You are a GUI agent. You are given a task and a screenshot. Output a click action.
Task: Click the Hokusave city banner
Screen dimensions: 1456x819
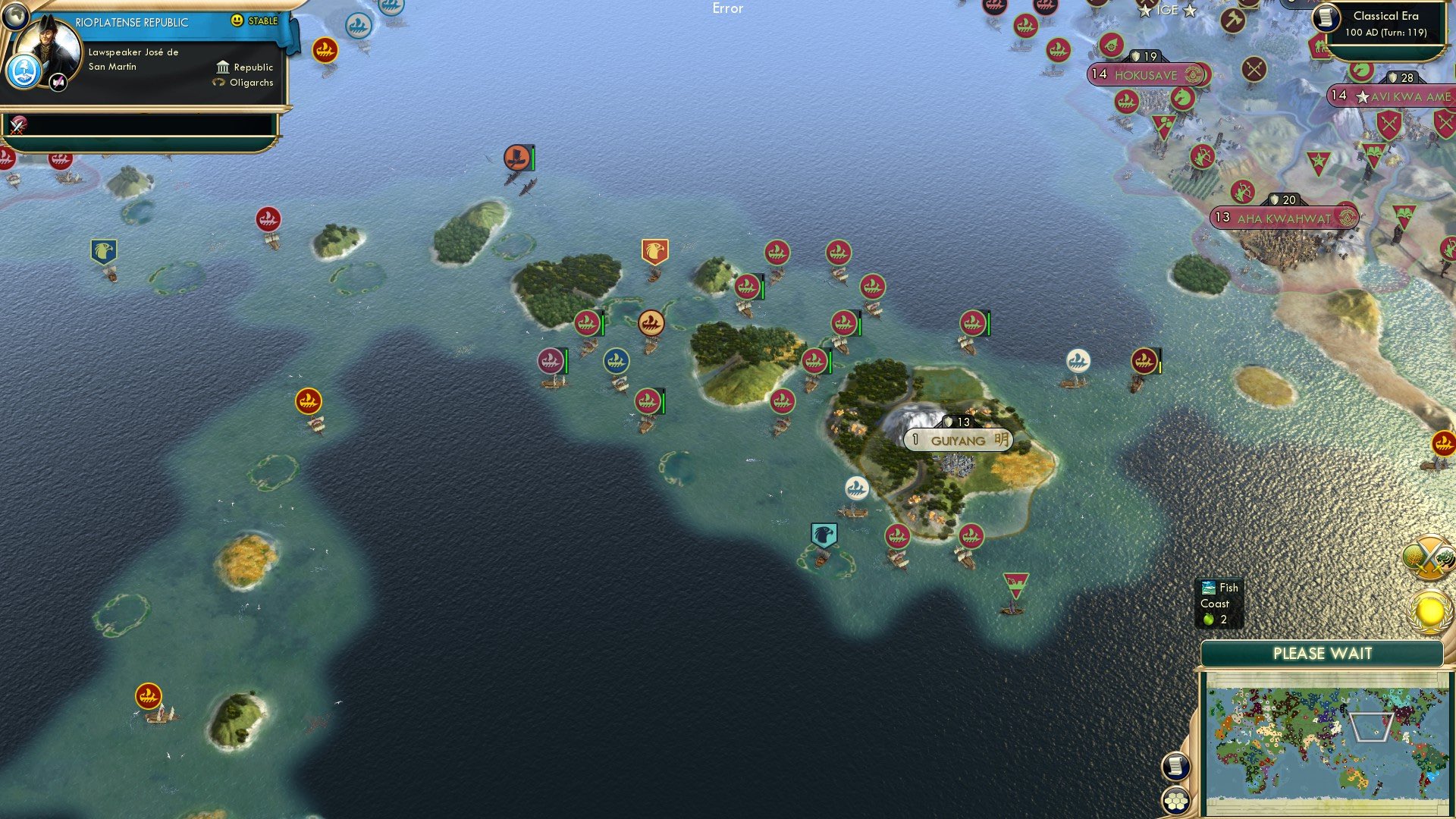pos(1145,75)
